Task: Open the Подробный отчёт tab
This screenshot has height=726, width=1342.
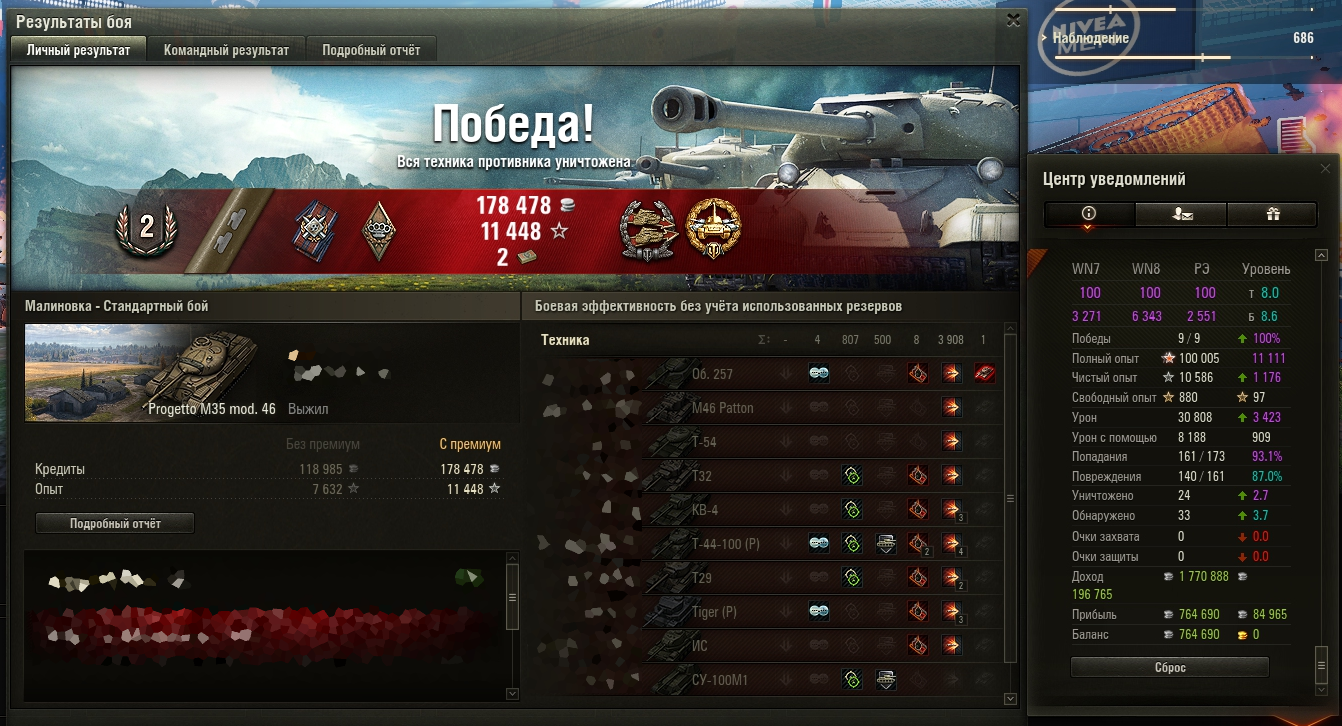Action: click(371, 50)
